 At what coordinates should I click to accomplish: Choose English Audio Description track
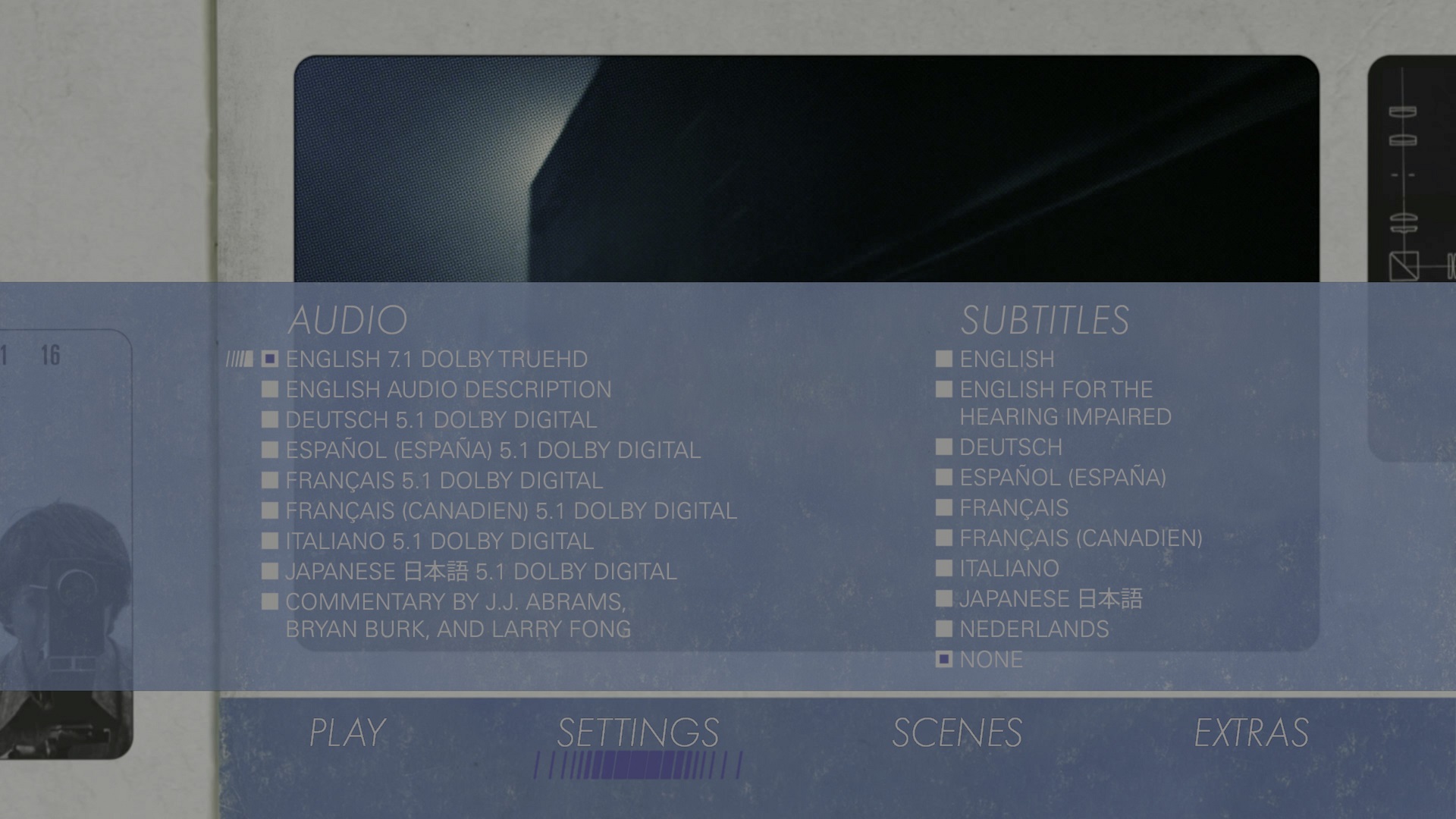(x=447, y=389)
